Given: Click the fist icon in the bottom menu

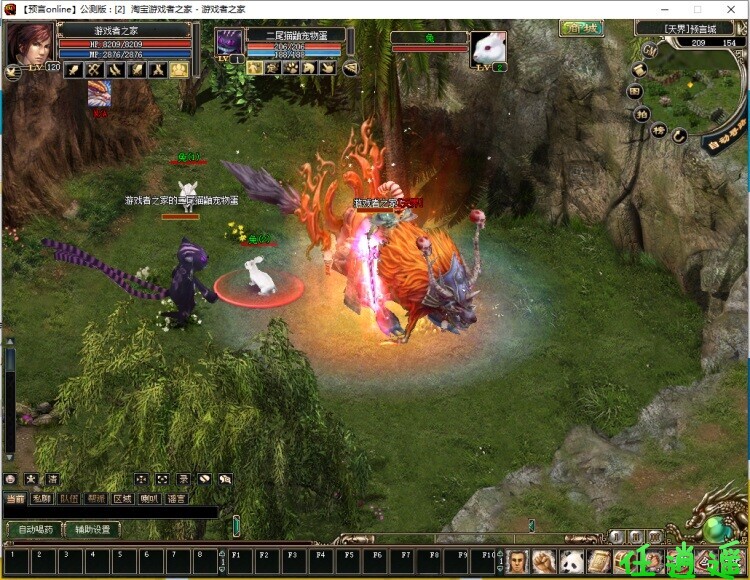Looking at the screenshot, I should click(x=544, y=561).
